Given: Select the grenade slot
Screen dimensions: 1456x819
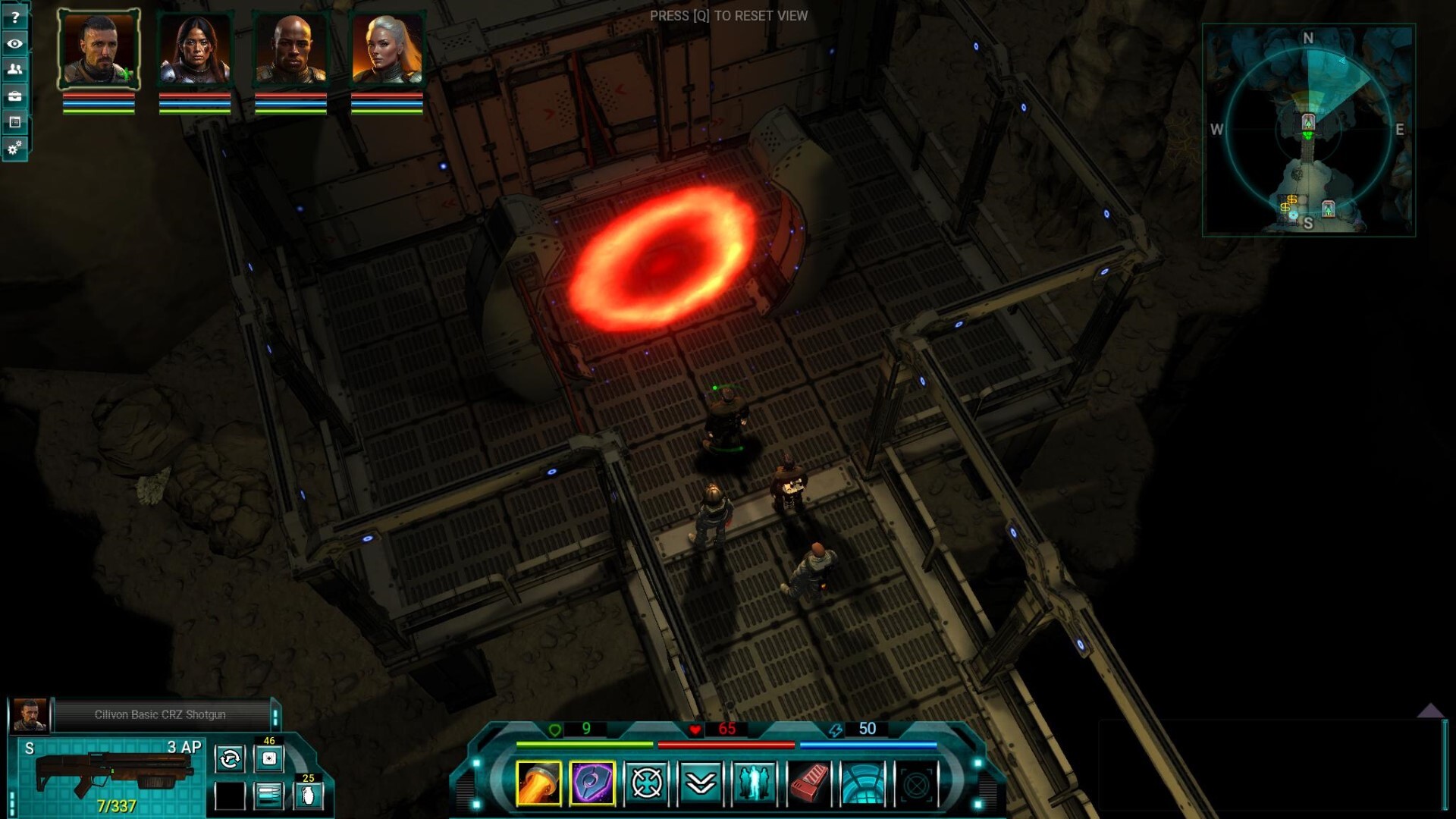Looking at the screenshot, I should 308,795.
